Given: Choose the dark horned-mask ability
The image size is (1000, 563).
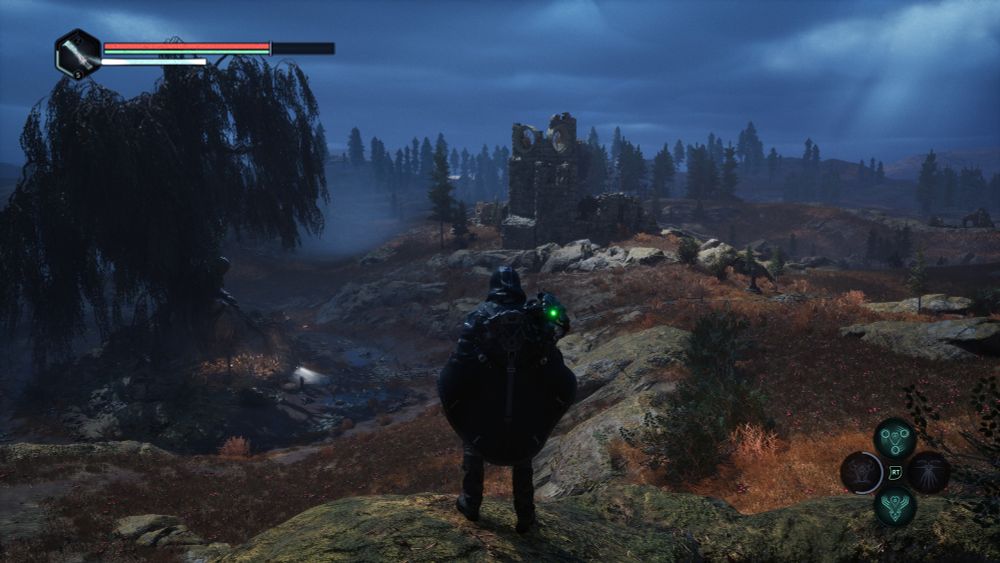Looking at the screenshot, I should point(861,472).
